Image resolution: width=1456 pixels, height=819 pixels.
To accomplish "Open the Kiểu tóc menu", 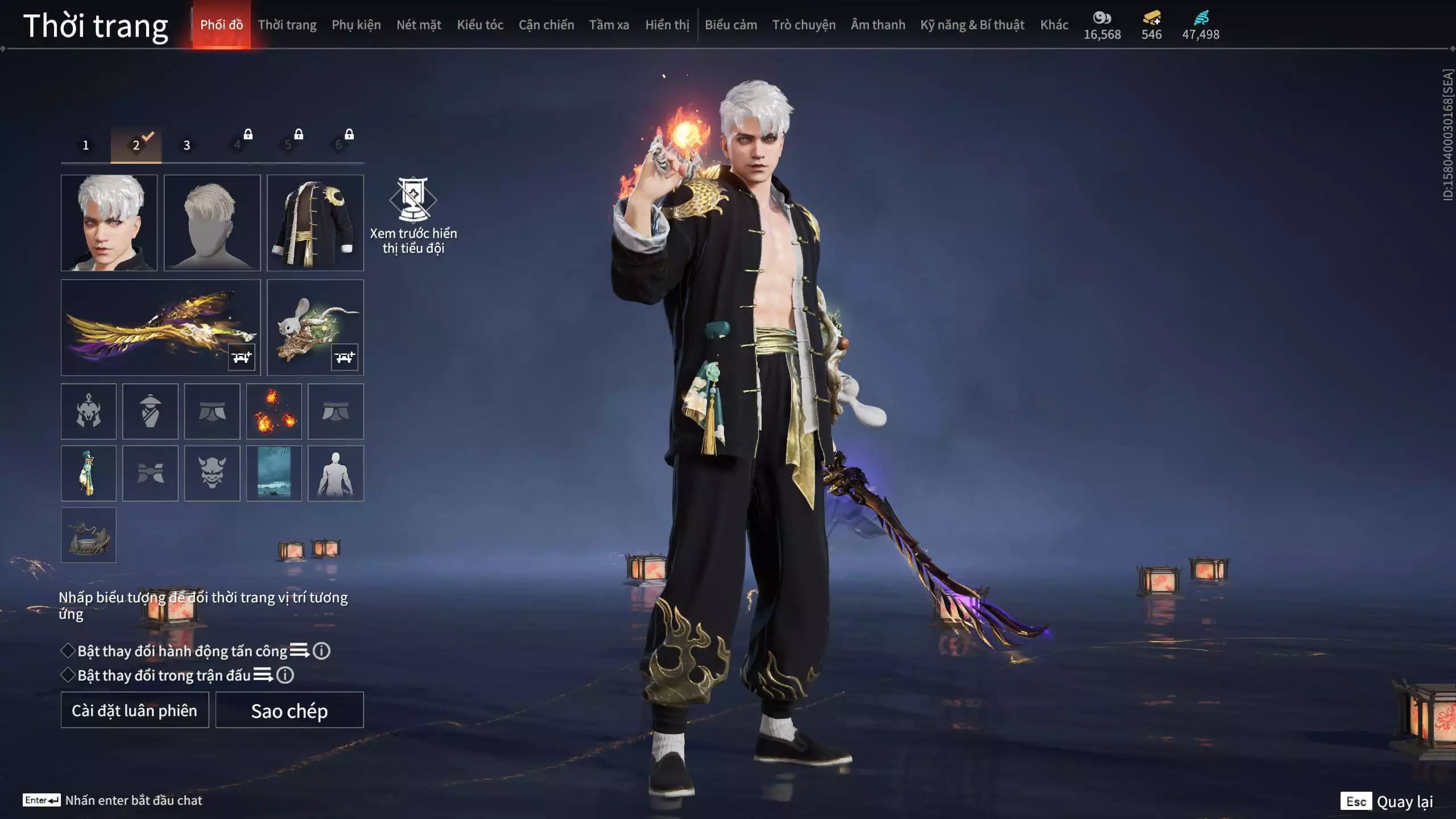I will 481,24.
